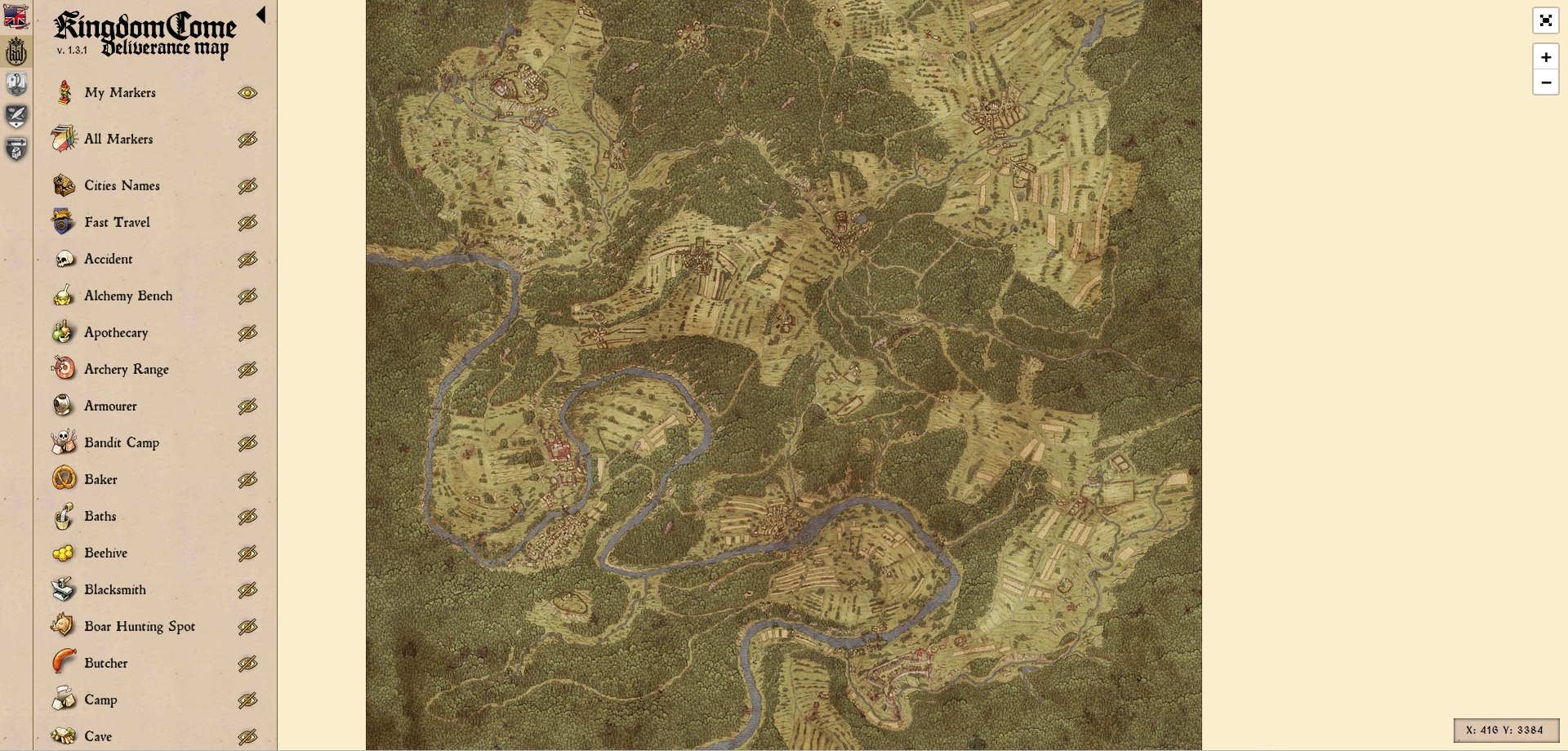Zoom out with the minus button
1568x751 pixels.
tap(1545, 82)
